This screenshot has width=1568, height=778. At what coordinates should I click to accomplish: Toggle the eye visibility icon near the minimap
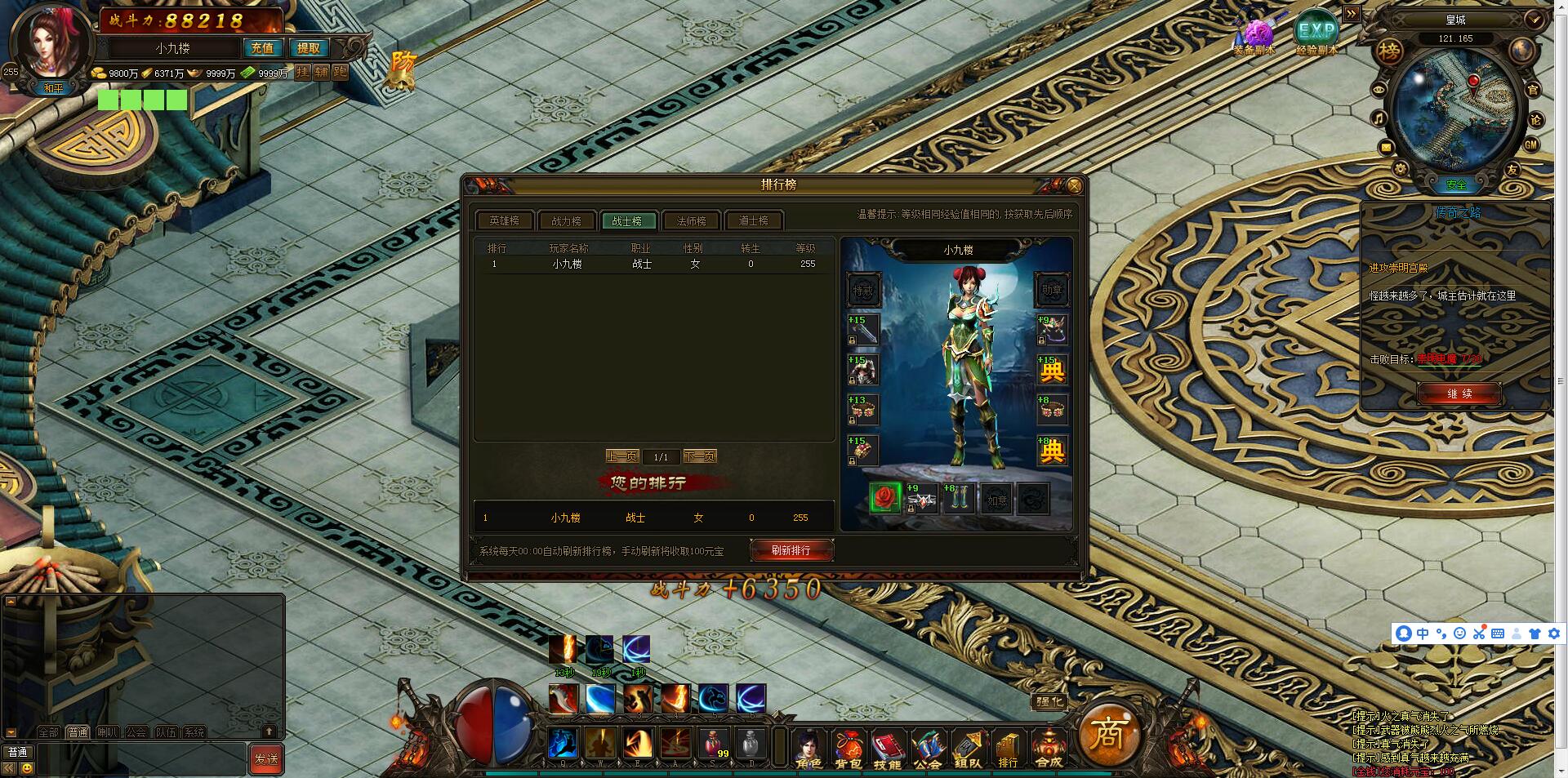coord(1379,89)
